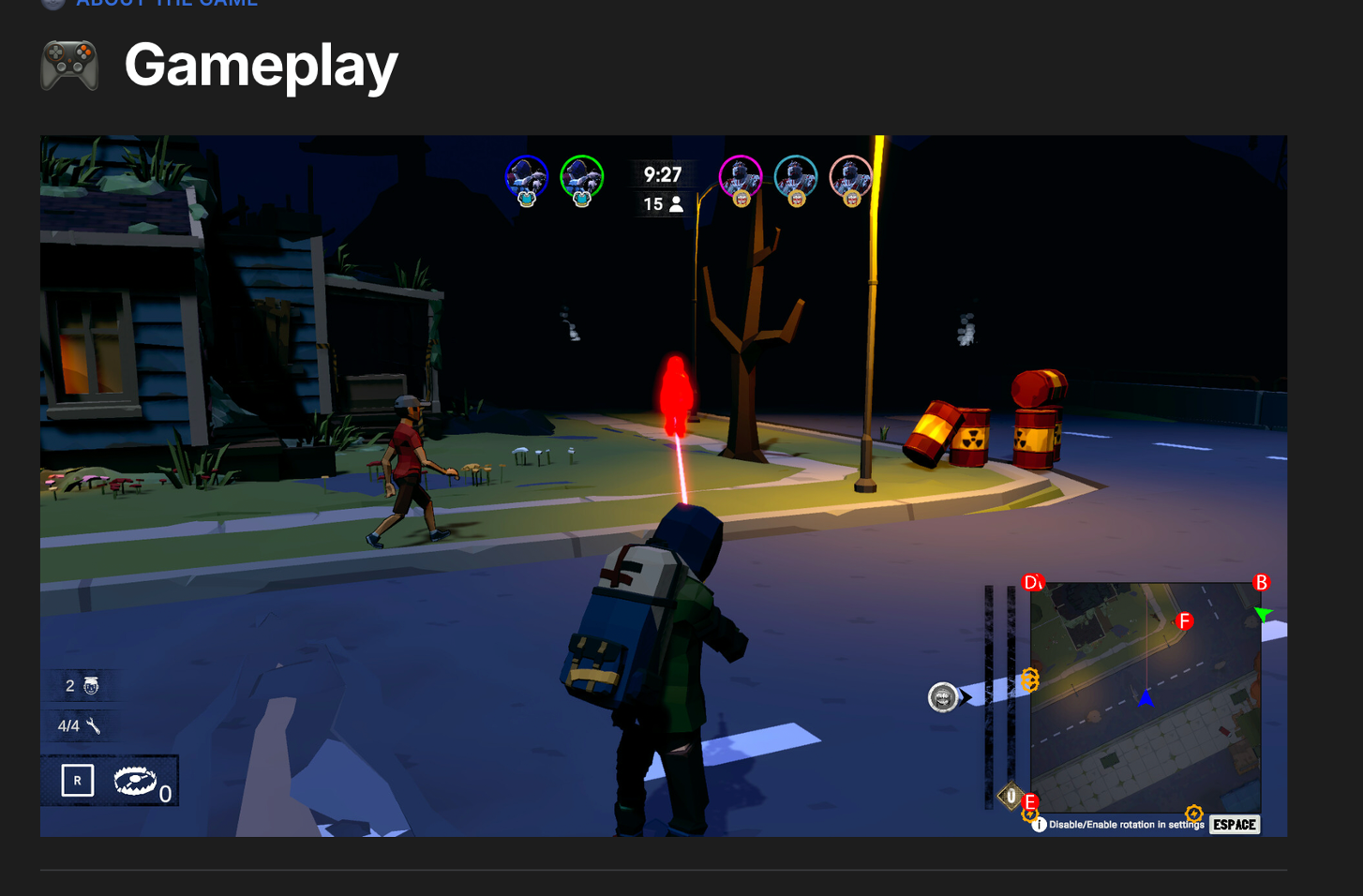Viewport: 1363px width, 896px height.
Task: Toggle the F objective marker on the minimap
Action: (1184, 620)
